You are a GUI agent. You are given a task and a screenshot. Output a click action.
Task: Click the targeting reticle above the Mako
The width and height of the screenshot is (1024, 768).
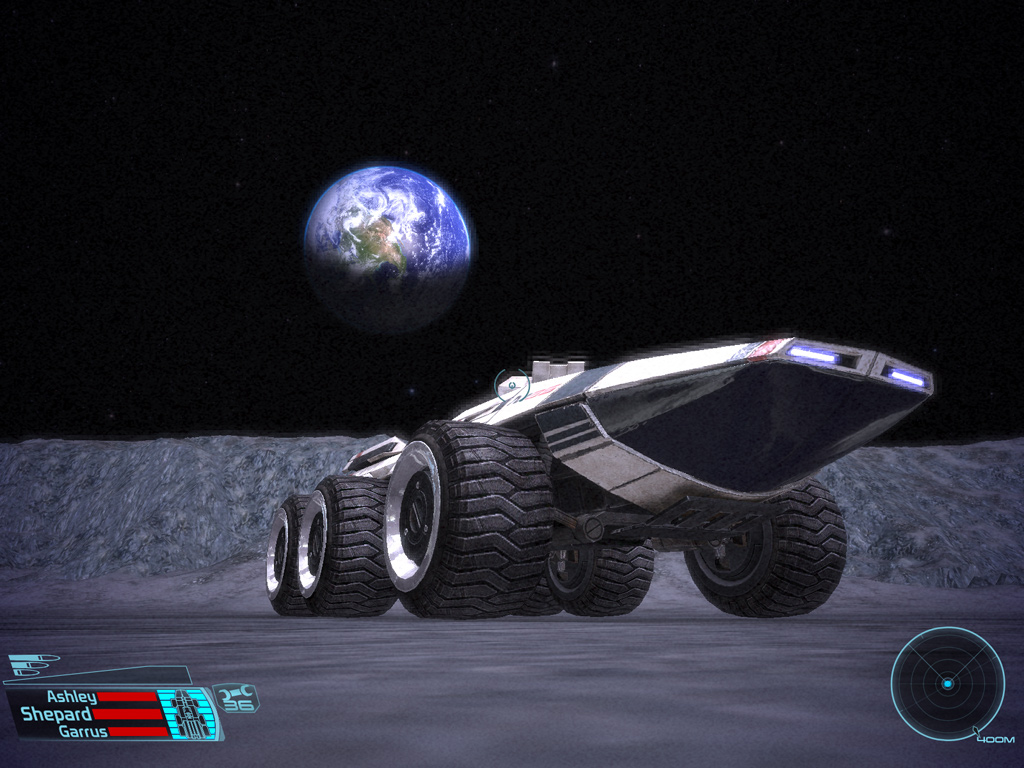pyautogui.click(x=512, y=383)
